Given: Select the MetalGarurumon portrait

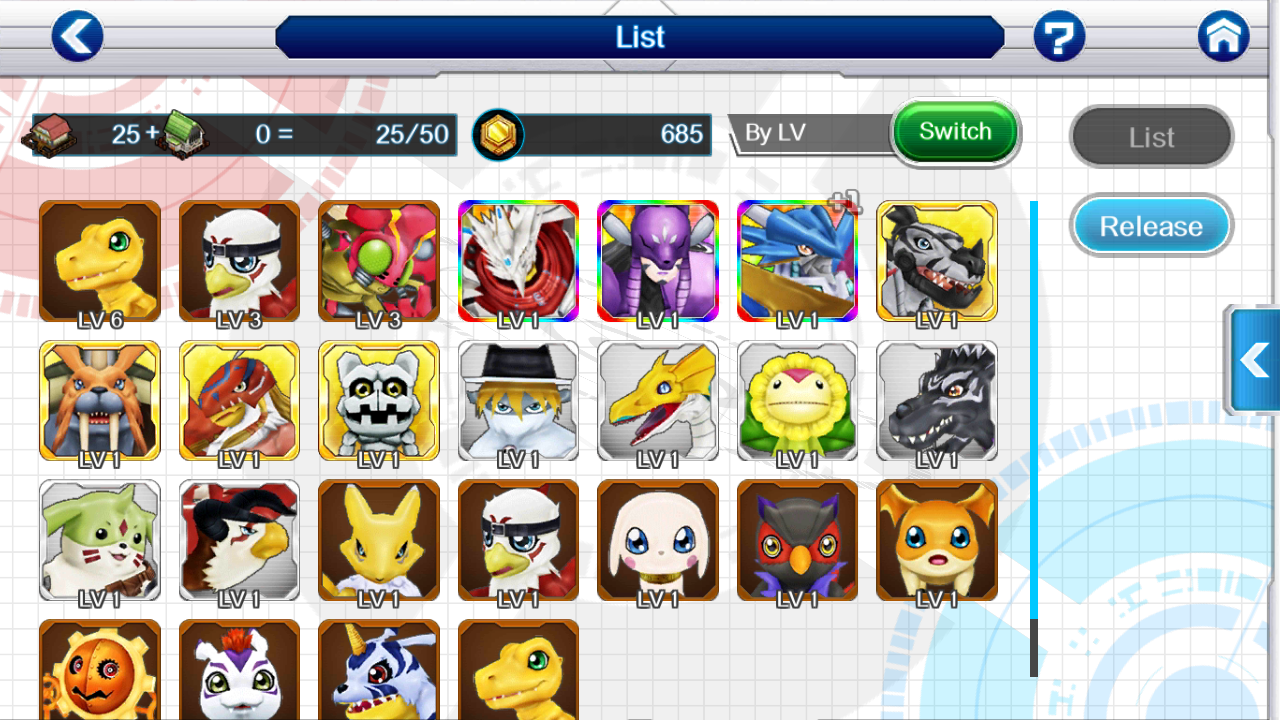Looking at the screenshot, I should point(936,261).
